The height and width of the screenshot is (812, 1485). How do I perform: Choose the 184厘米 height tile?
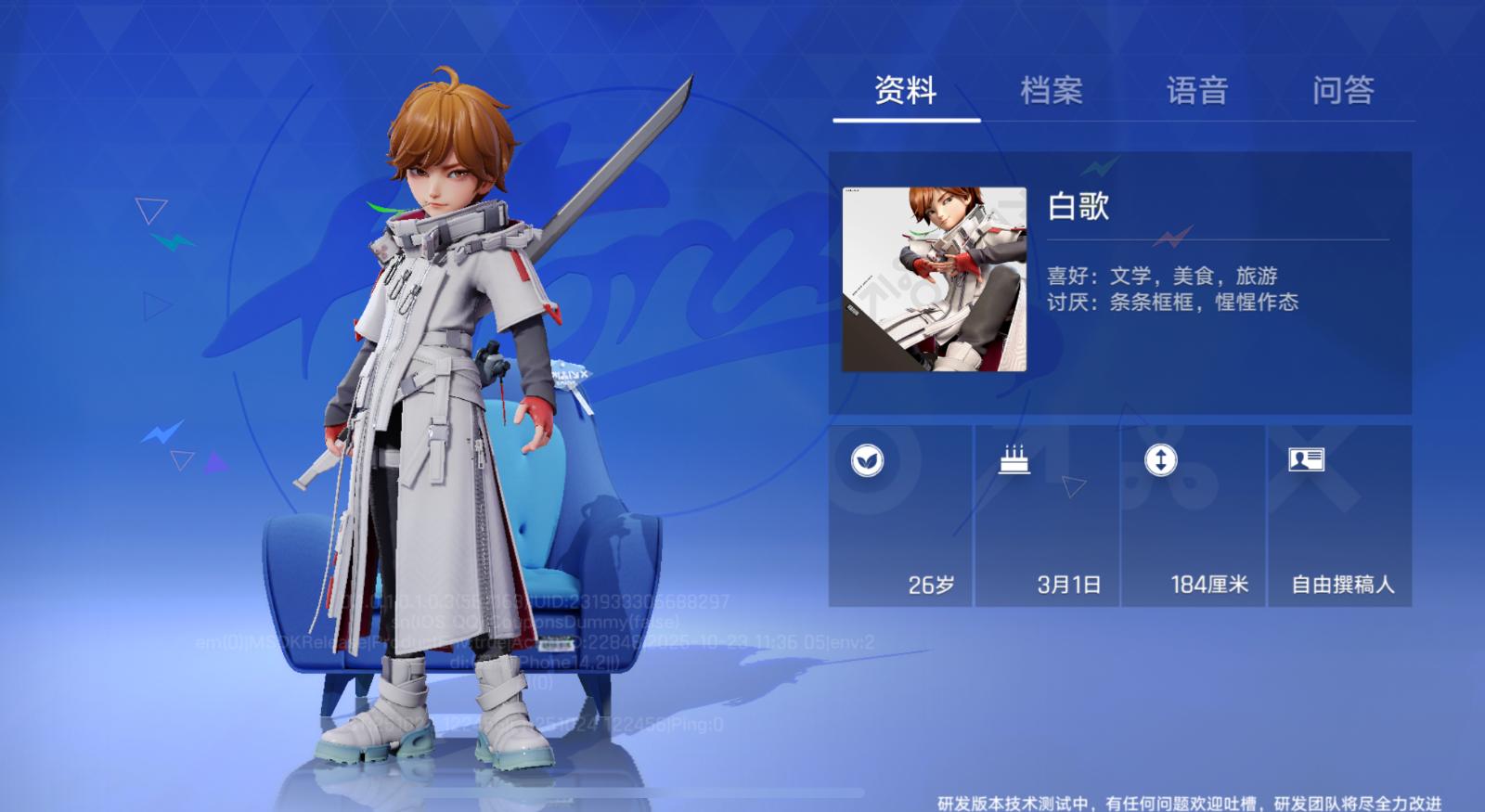[x=1194, y=516]
